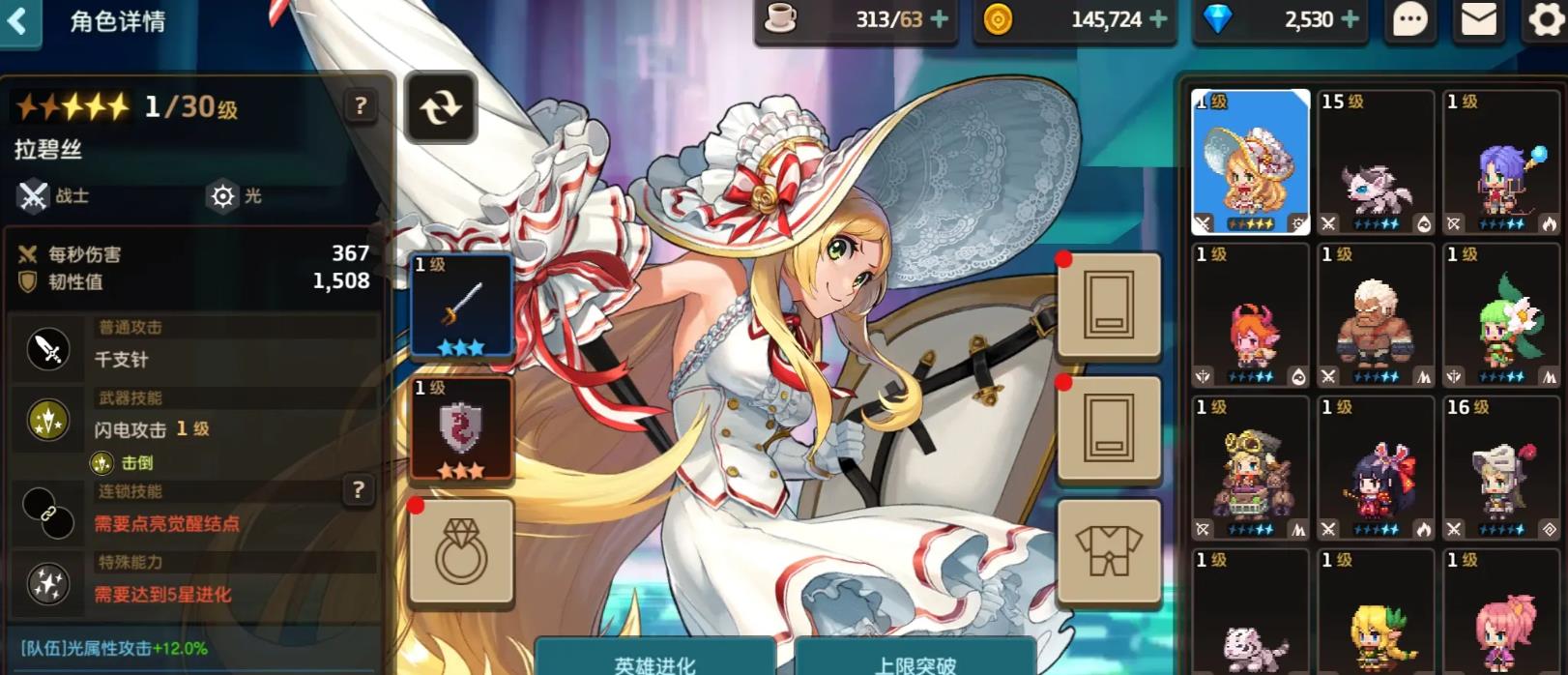The height and width of the screenshot is (675, 1568).
Task: Tap the swap arrows button beside hero
Action: pos(440,107)
